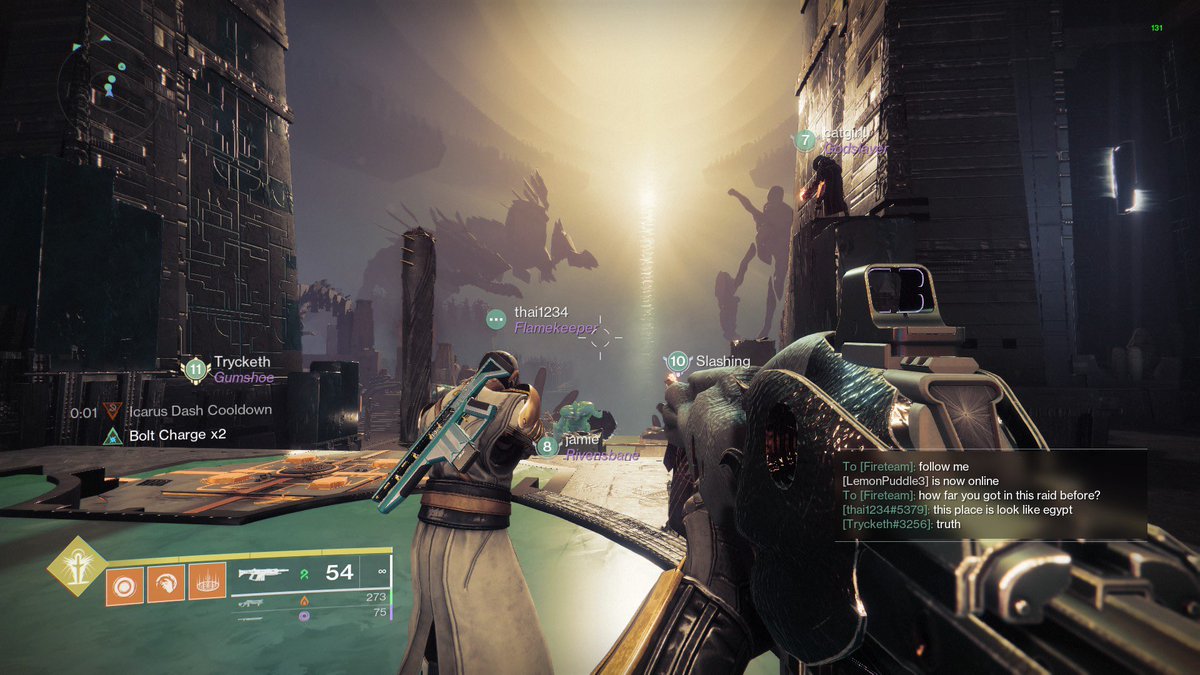Select the Bolt Charge x2 buff icon
Image resolution: width=1200 pixels, height=675 pixels.
tap(113, 436)
